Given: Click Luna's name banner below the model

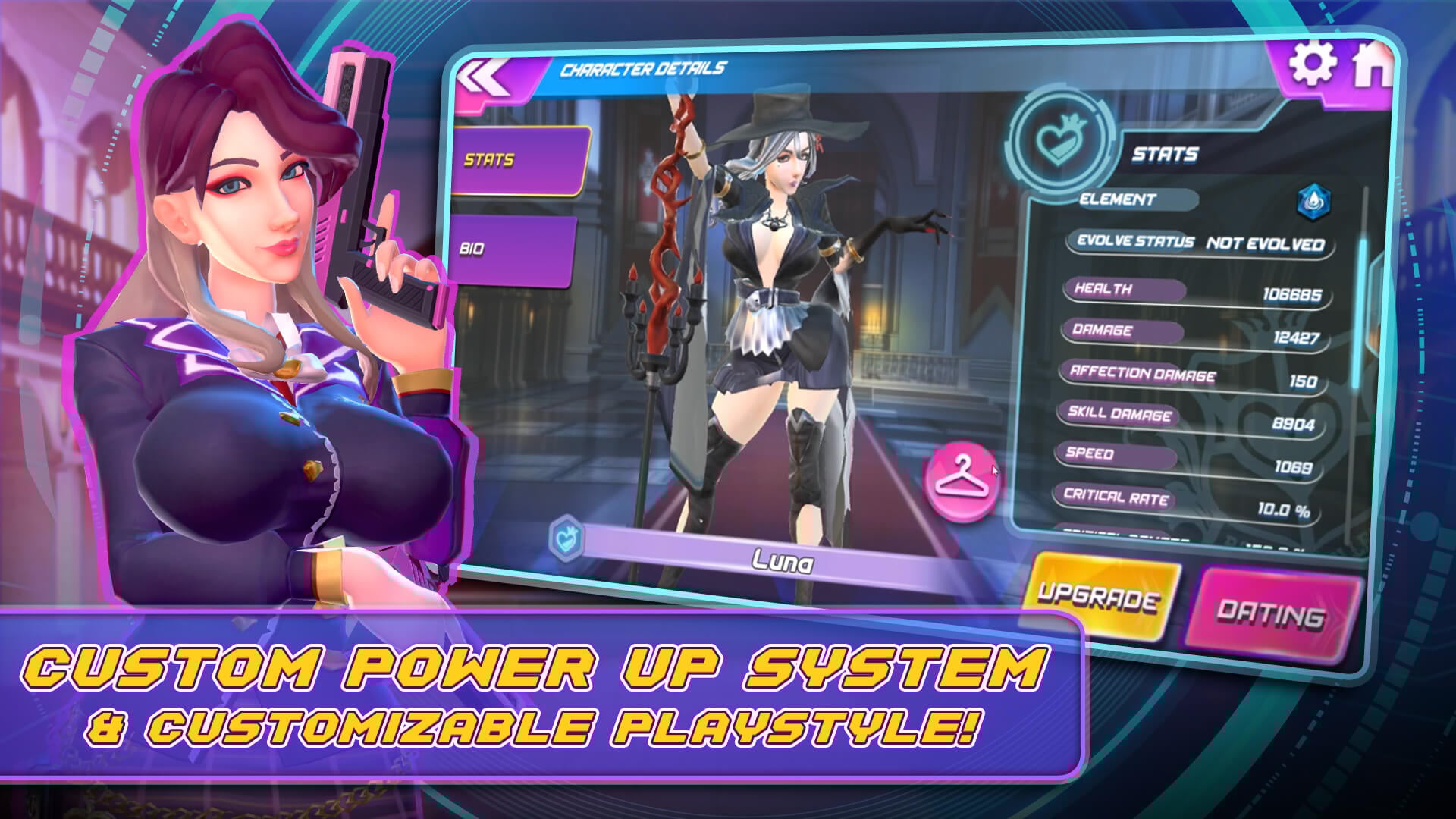Looking at the screenshot, I should point(781,561).
